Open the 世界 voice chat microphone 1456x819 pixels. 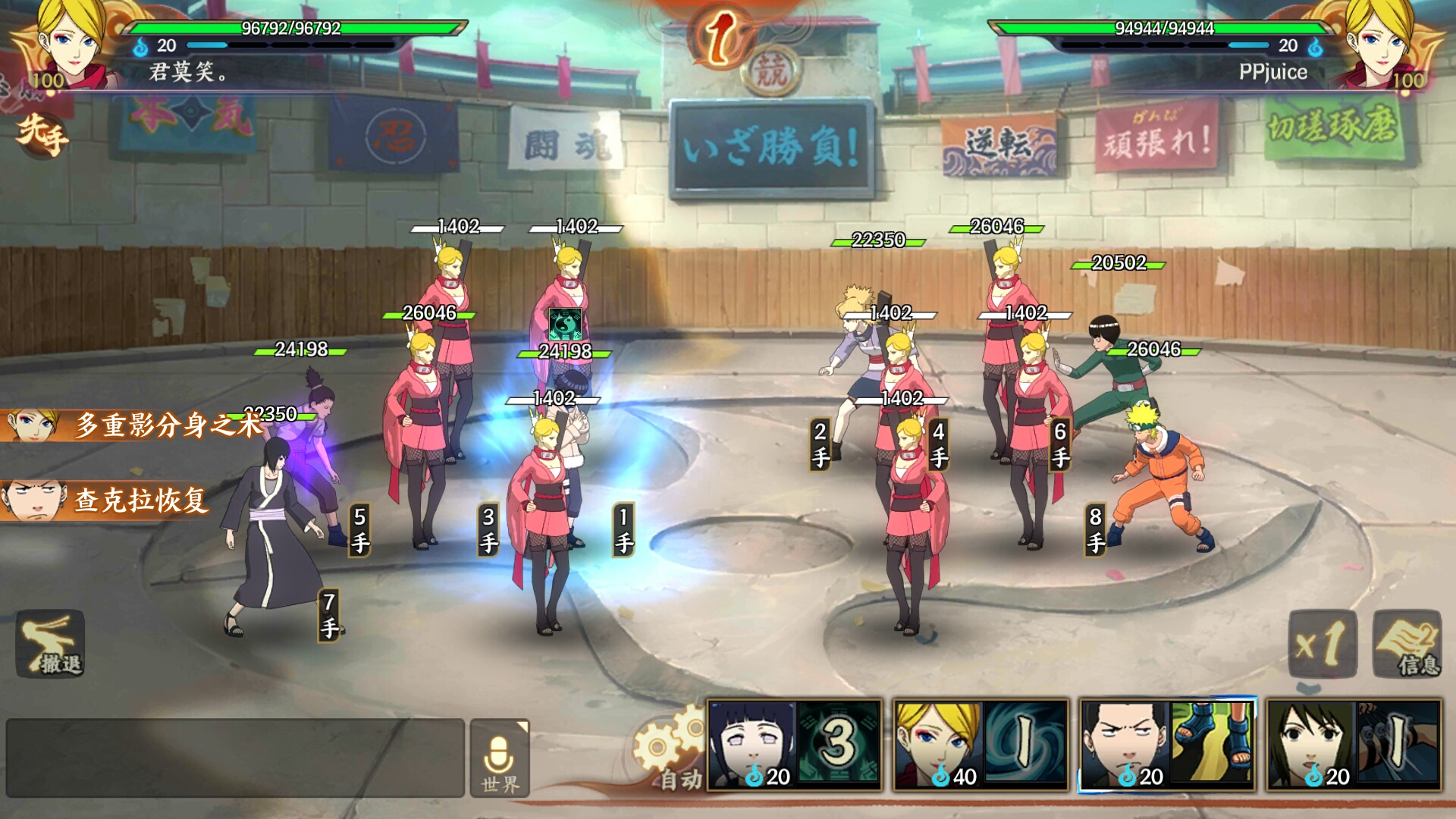click(x=500, y=758)
